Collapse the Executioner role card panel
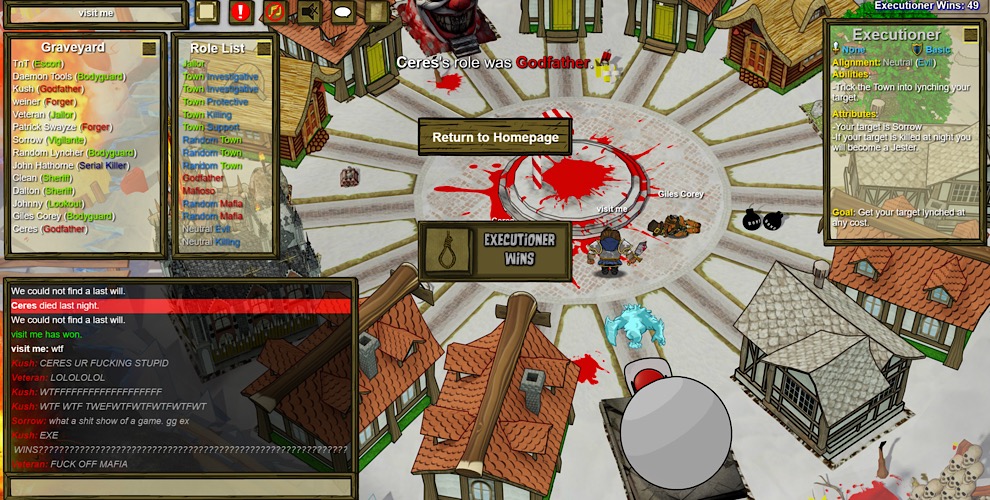The width and height of the screenshot is (990, 500). 971,35
